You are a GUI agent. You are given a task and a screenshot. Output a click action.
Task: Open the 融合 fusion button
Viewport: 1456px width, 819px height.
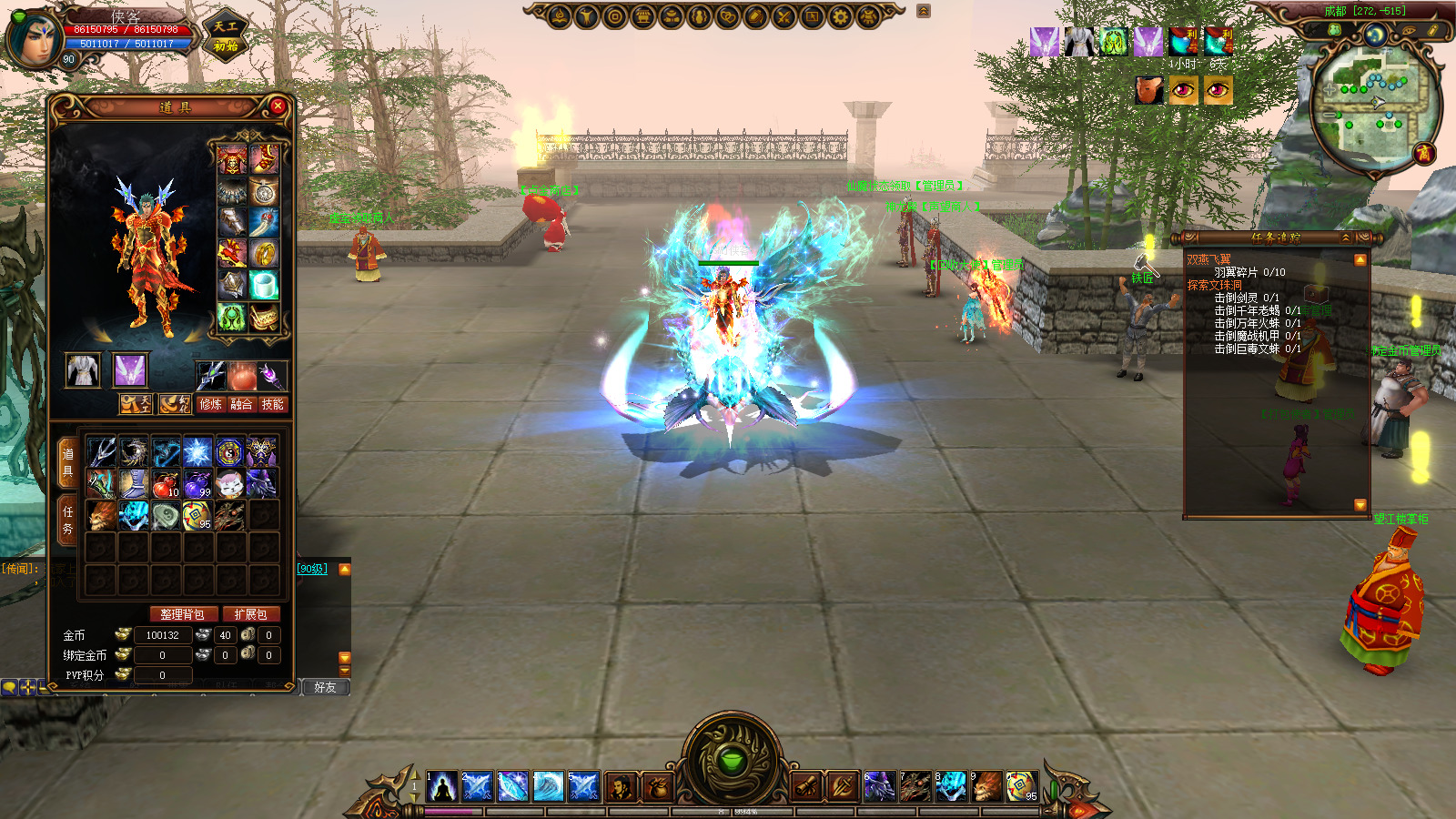[241, 404]
